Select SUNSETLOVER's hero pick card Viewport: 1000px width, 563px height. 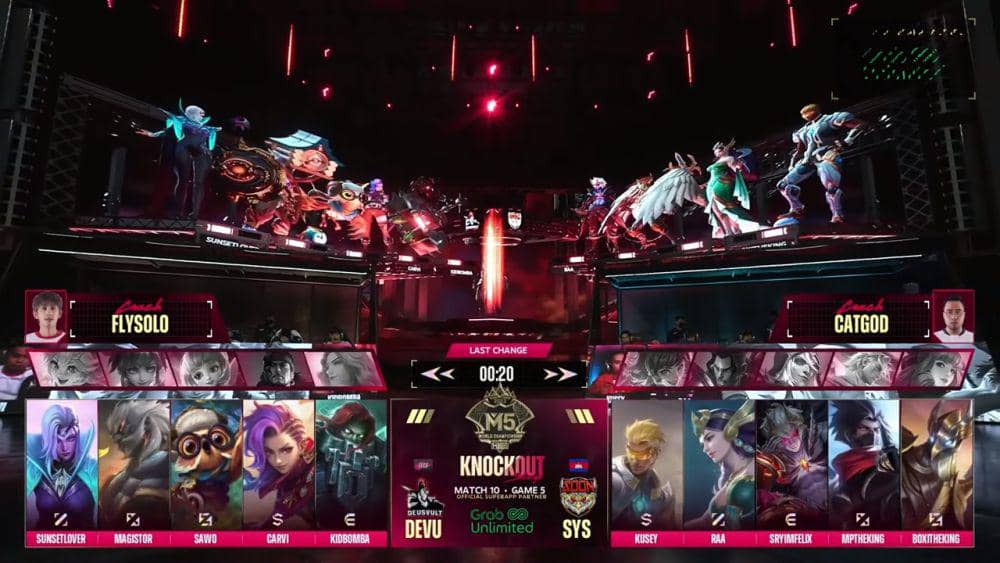tap(62, 463)
